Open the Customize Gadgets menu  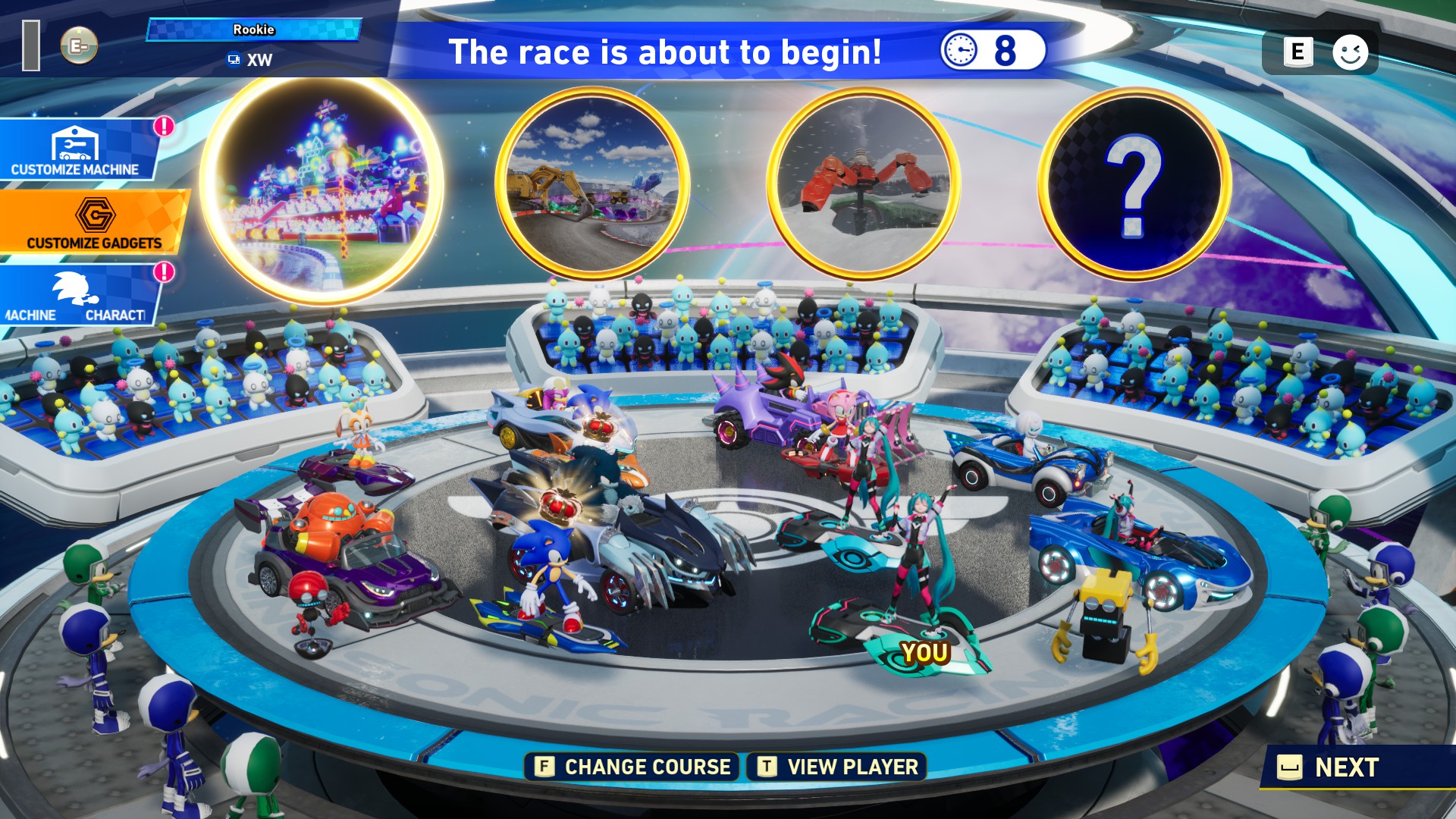point(93,222)
